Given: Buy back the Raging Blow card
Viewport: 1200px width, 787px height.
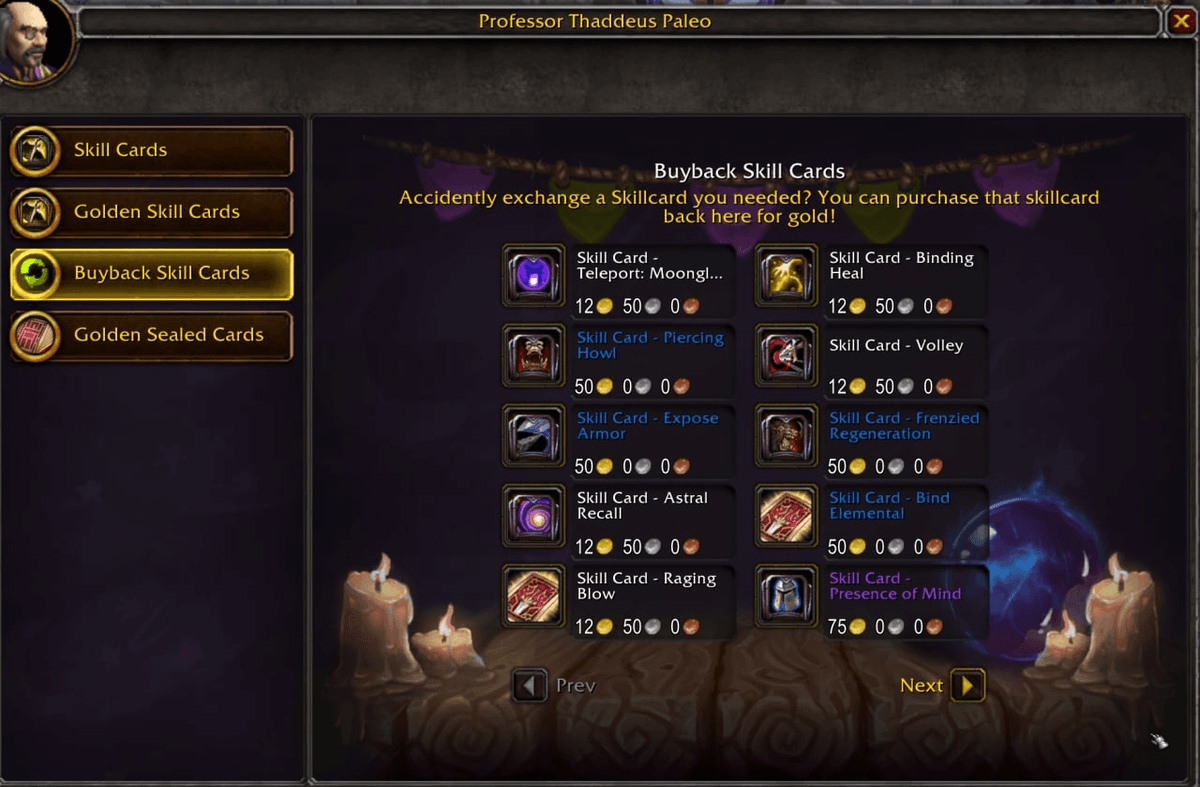Looking at the screenshot, I should 533,597.
